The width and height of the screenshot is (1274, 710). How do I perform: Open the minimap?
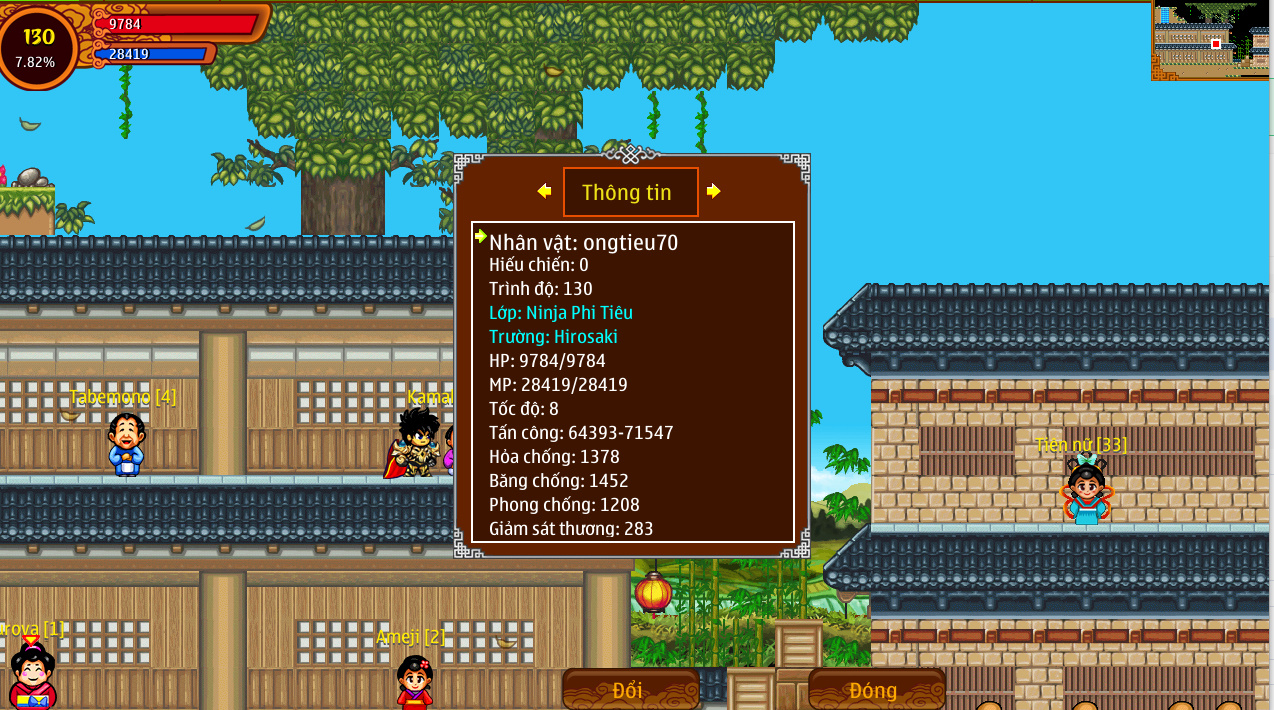1210,40
